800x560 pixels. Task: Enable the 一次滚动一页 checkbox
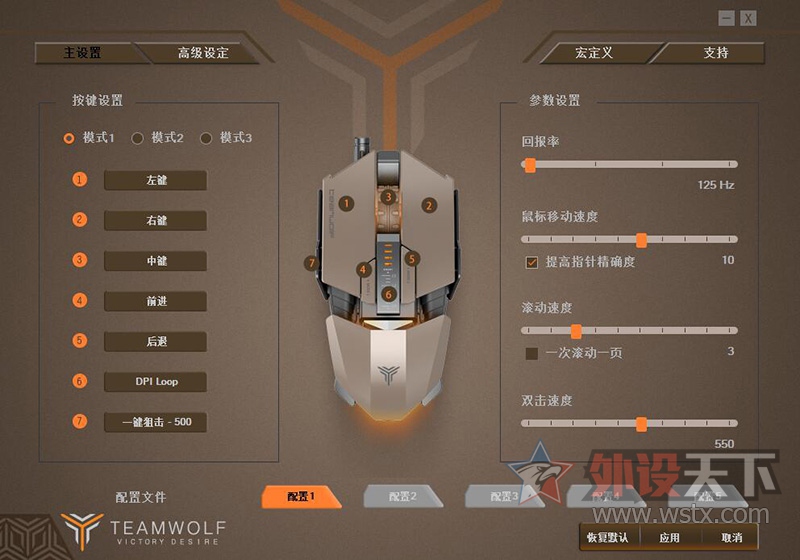(532, 353)
